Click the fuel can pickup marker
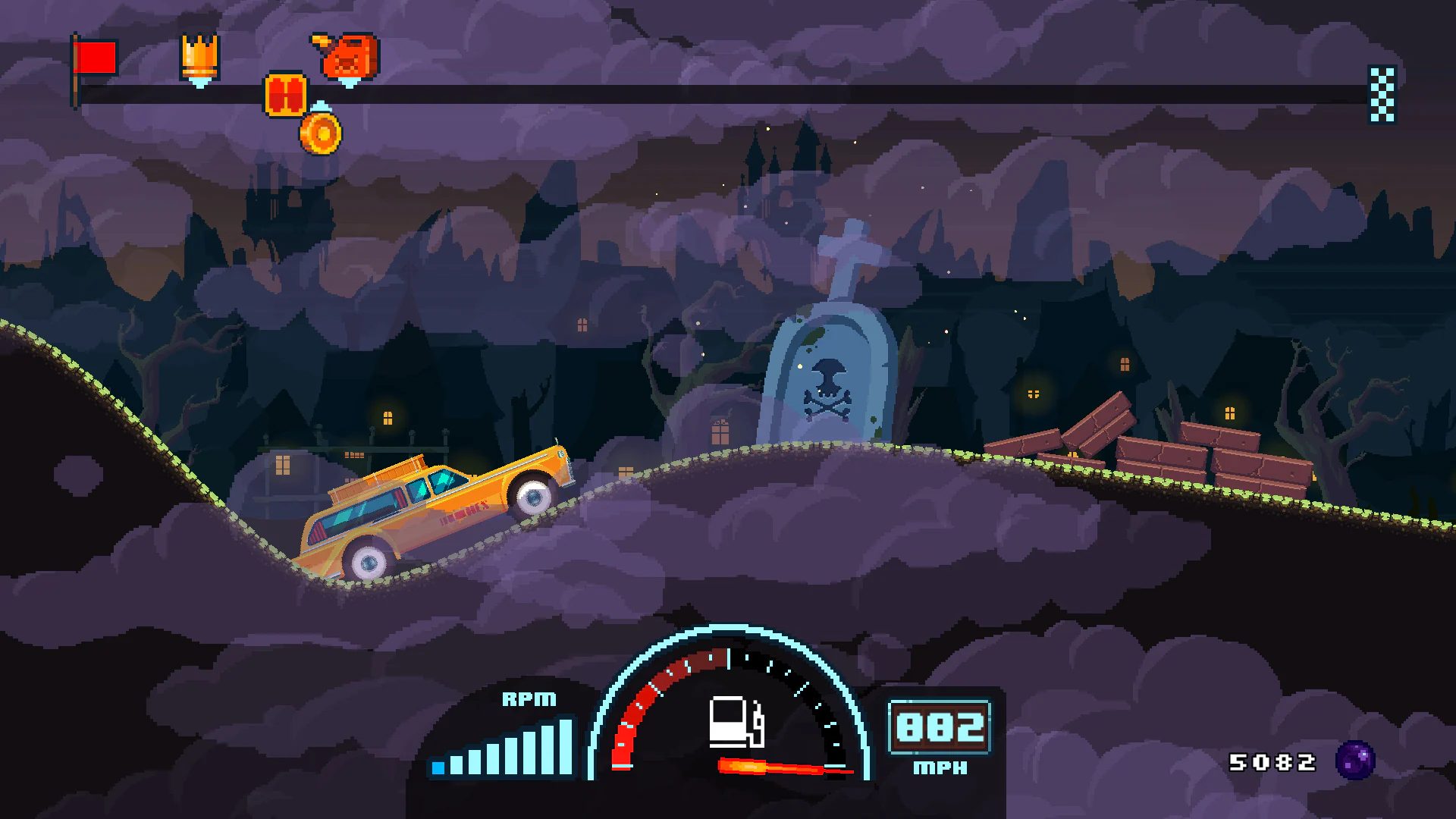1456x819 pixels. coord(347,55)
